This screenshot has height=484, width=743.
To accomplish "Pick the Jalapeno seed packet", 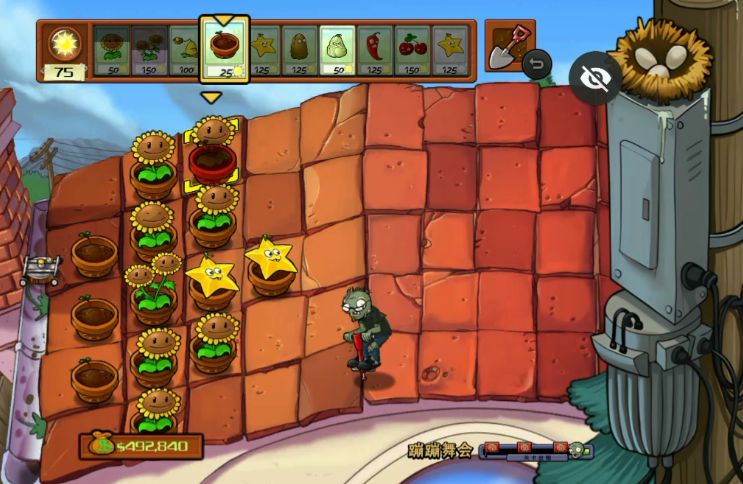I will 374,50.
